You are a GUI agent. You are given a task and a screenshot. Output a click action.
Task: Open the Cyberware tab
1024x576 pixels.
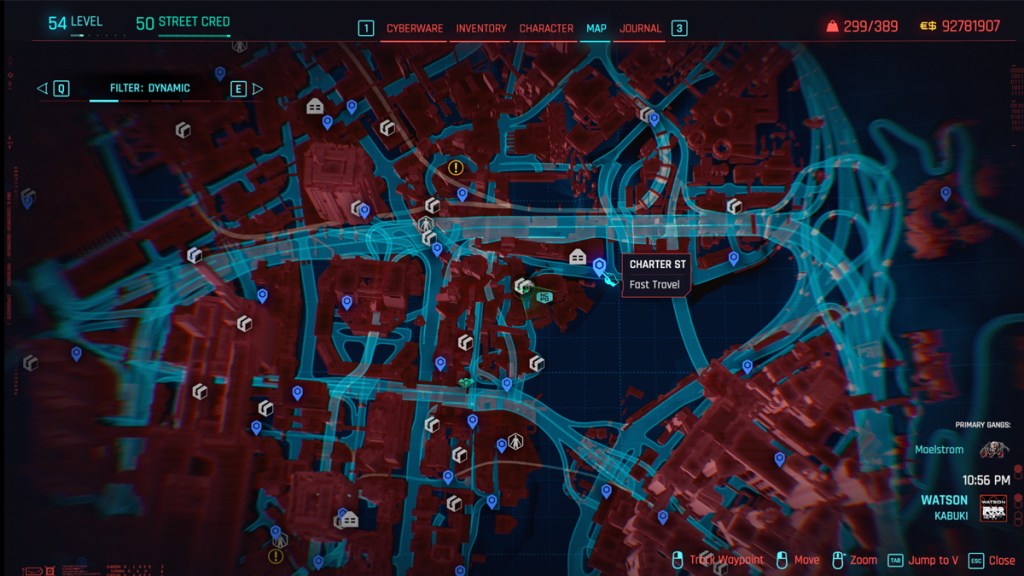(x=414, y=29)
